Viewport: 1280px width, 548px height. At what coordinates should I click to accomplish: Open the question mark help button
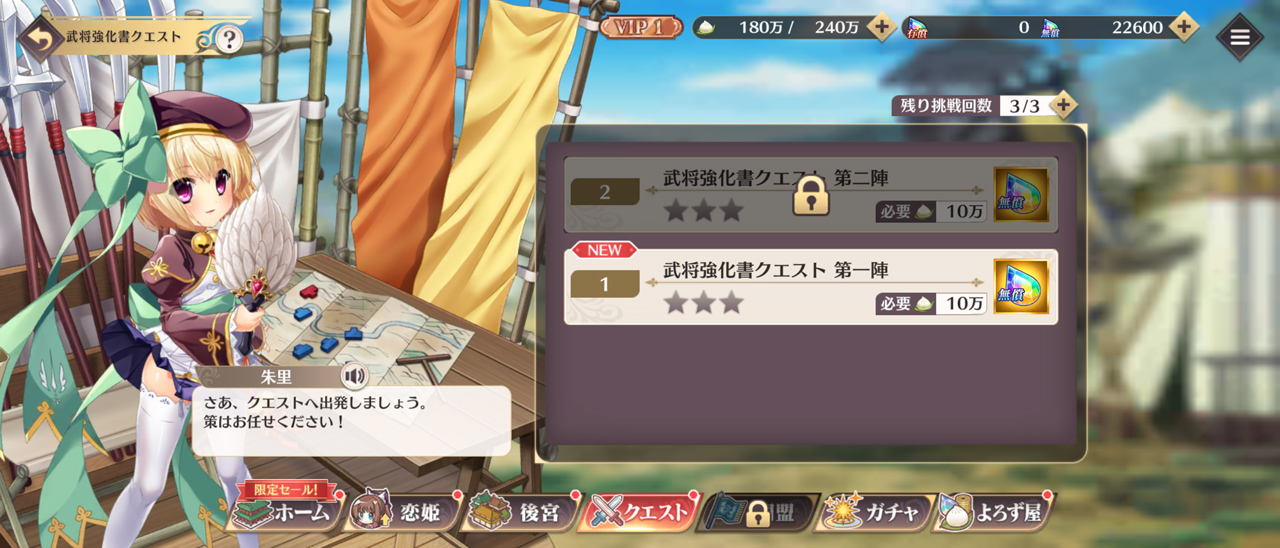pyautogui.click(x=229, y=39)
